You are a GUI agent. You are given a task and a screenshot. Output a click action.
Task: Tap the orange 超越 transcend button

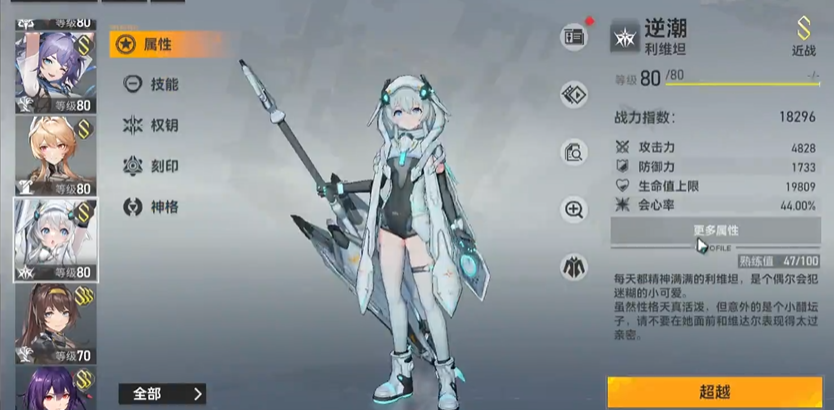click(714, 391)
